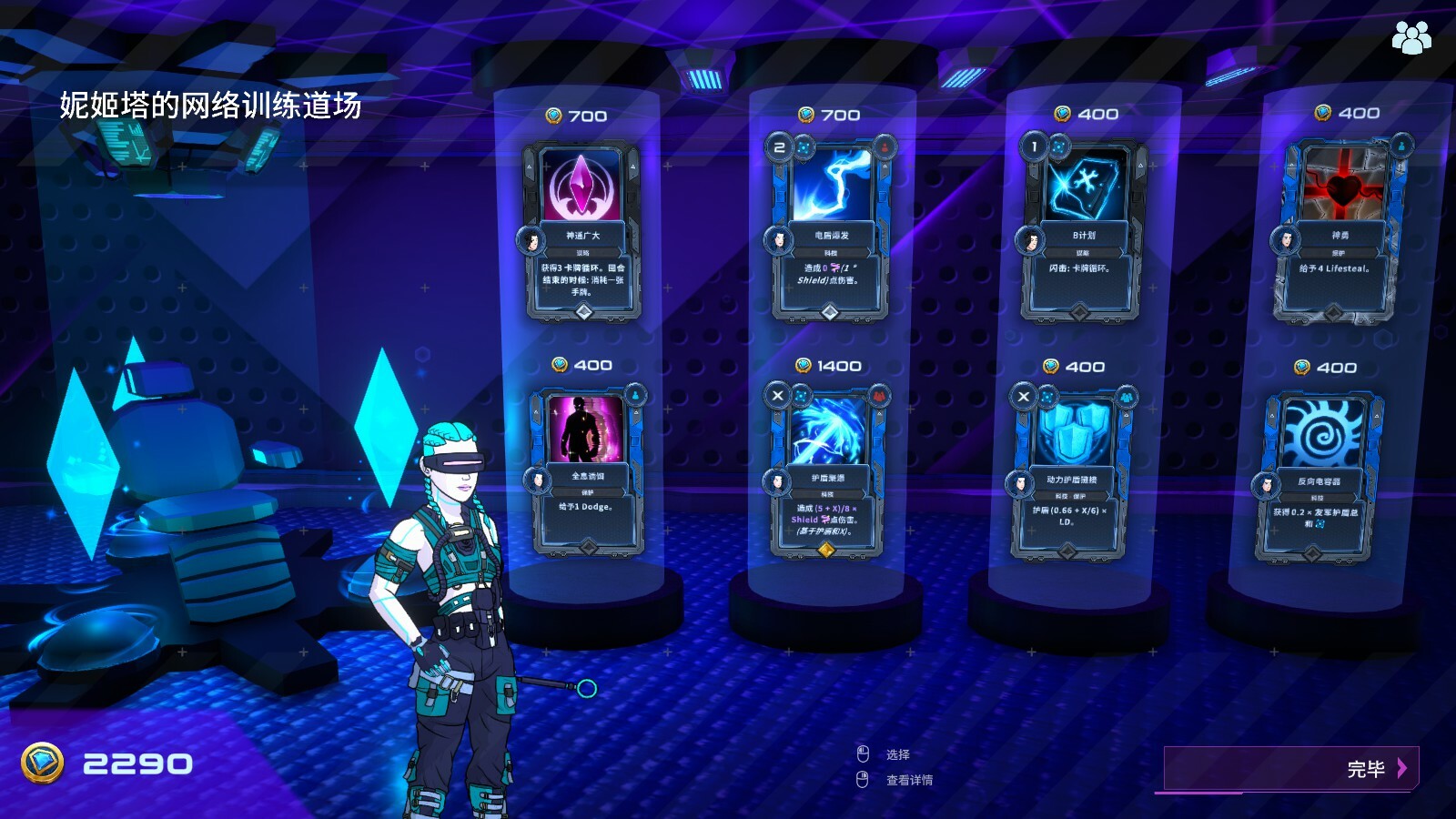Viewport: 1456px width, 819px height.
Task: Select the 神通广大 pink crystal card
Action: point(582,231)
